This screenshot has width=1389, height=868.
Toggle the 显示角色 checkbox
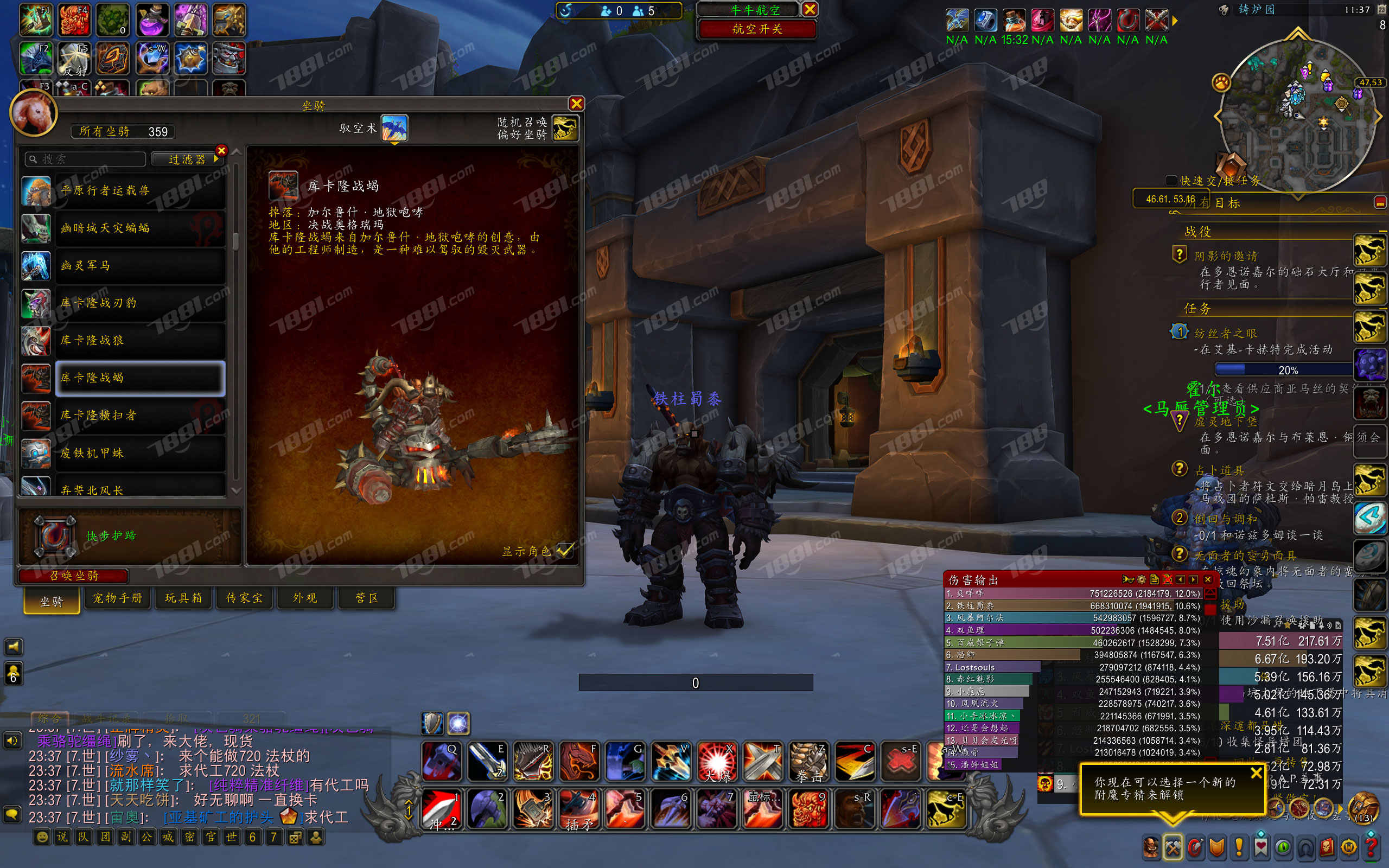(x=565, y=551)
